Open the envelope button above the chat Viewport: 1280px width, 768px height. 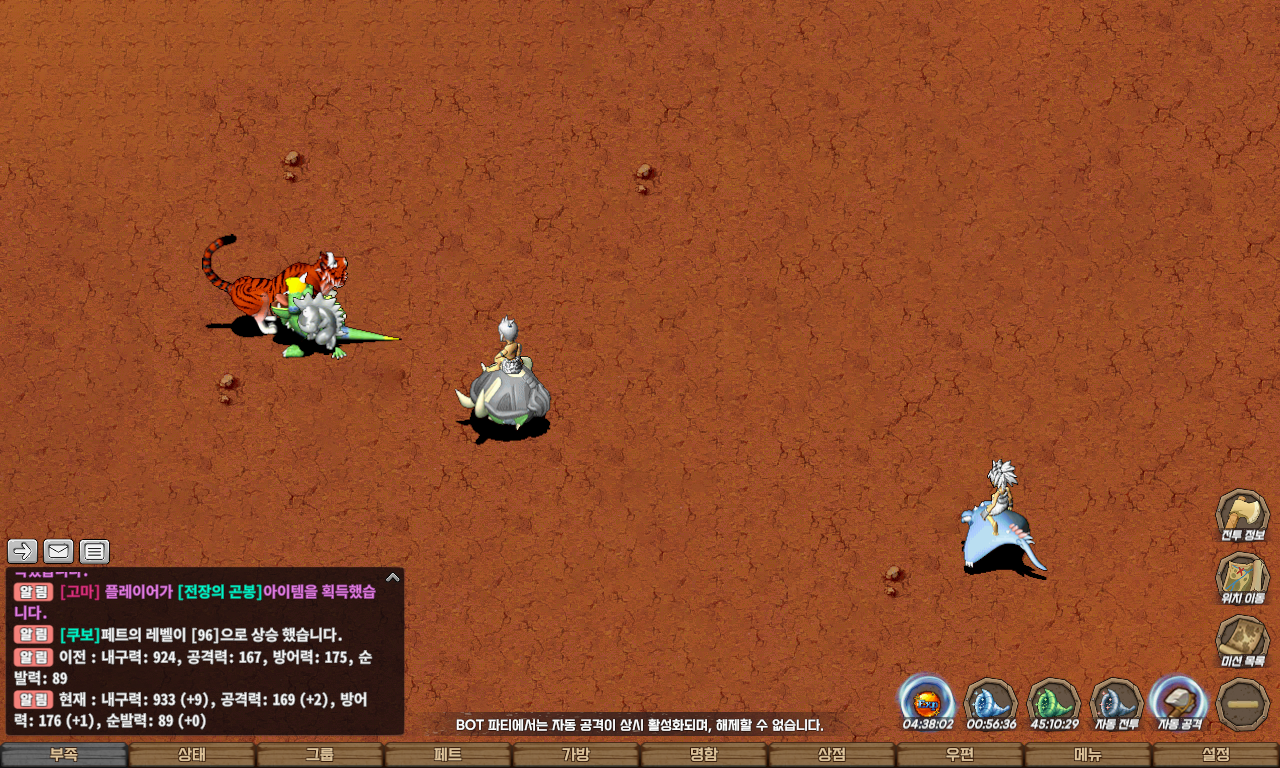[58, 551]
